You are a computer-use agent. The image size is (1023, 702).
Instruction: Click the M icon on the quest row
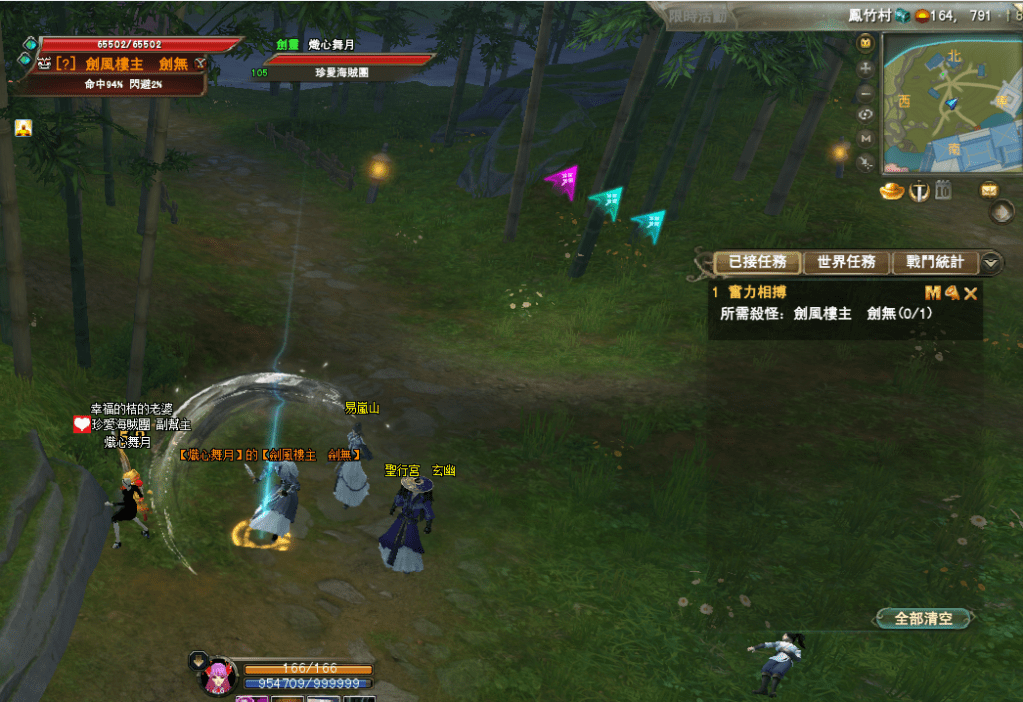[932, 293]
